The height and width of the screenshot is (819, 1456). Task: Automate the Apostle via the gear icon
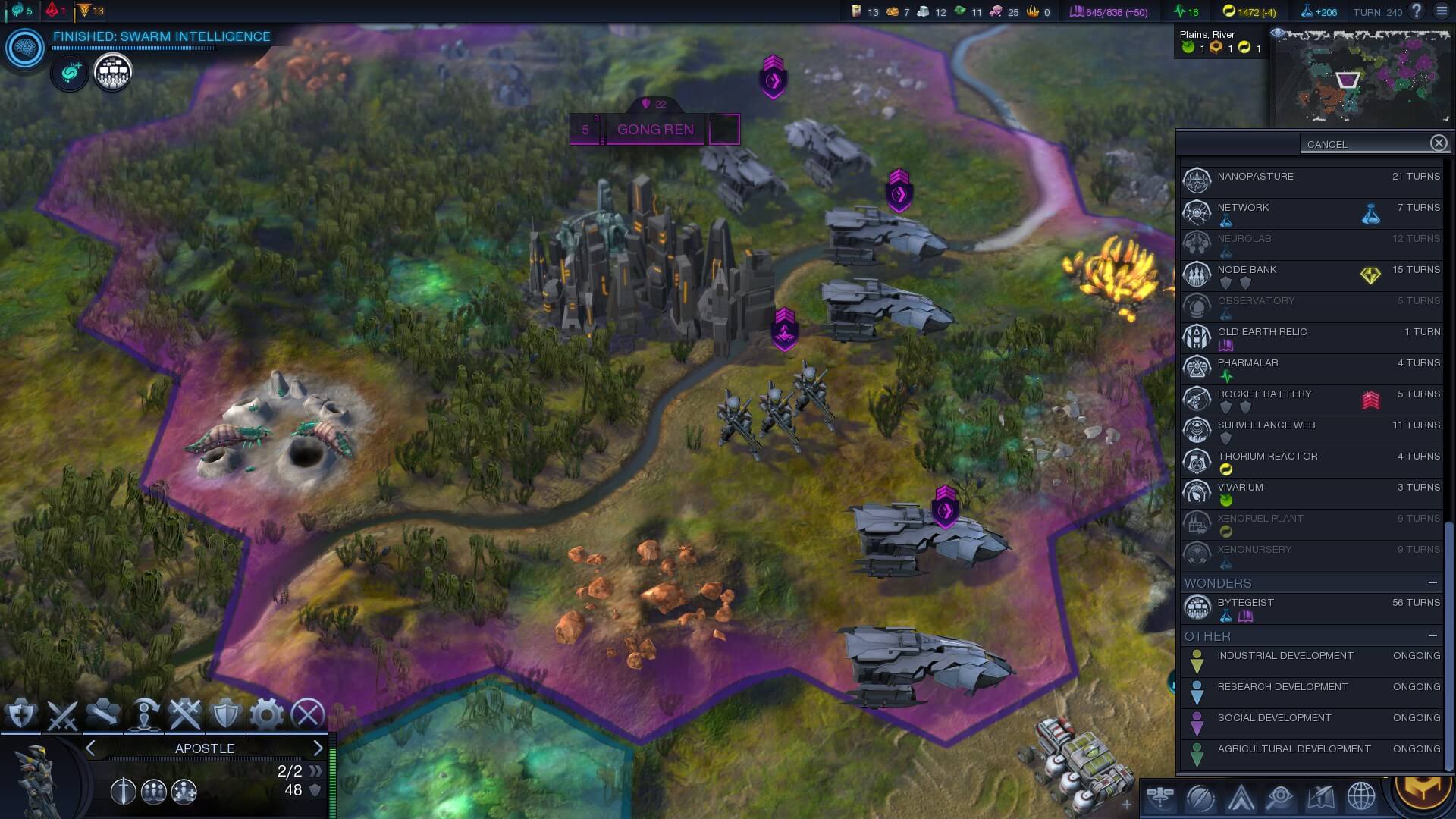click(x=268, y=714)
